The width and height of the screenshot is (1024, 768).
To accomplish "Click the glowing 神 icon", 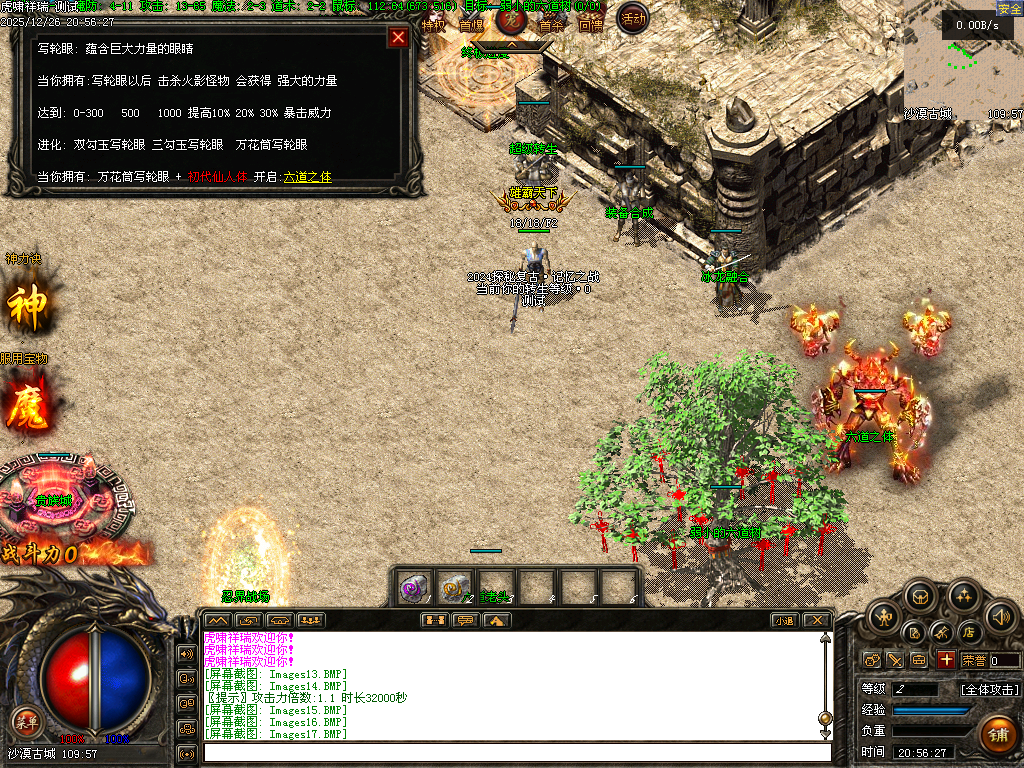I will click(x=27, y=307).
